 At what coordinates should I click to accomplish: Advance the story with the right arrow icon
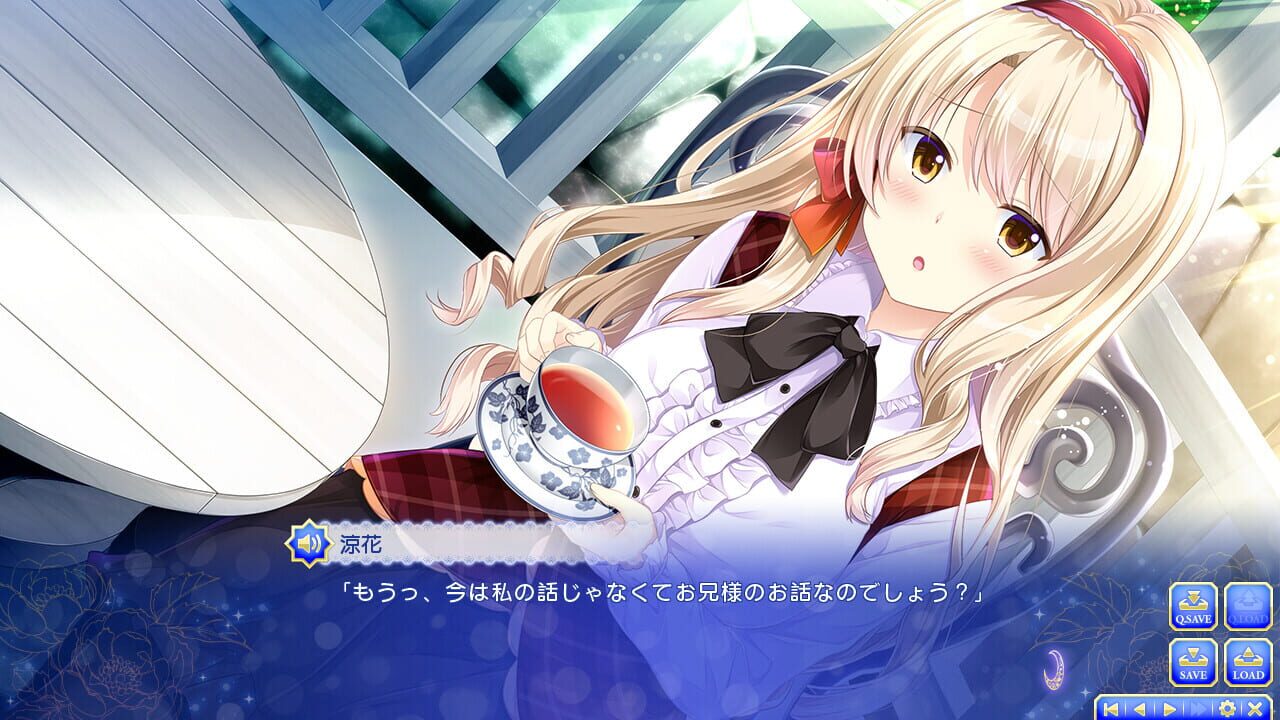[x=1169, y=707]
